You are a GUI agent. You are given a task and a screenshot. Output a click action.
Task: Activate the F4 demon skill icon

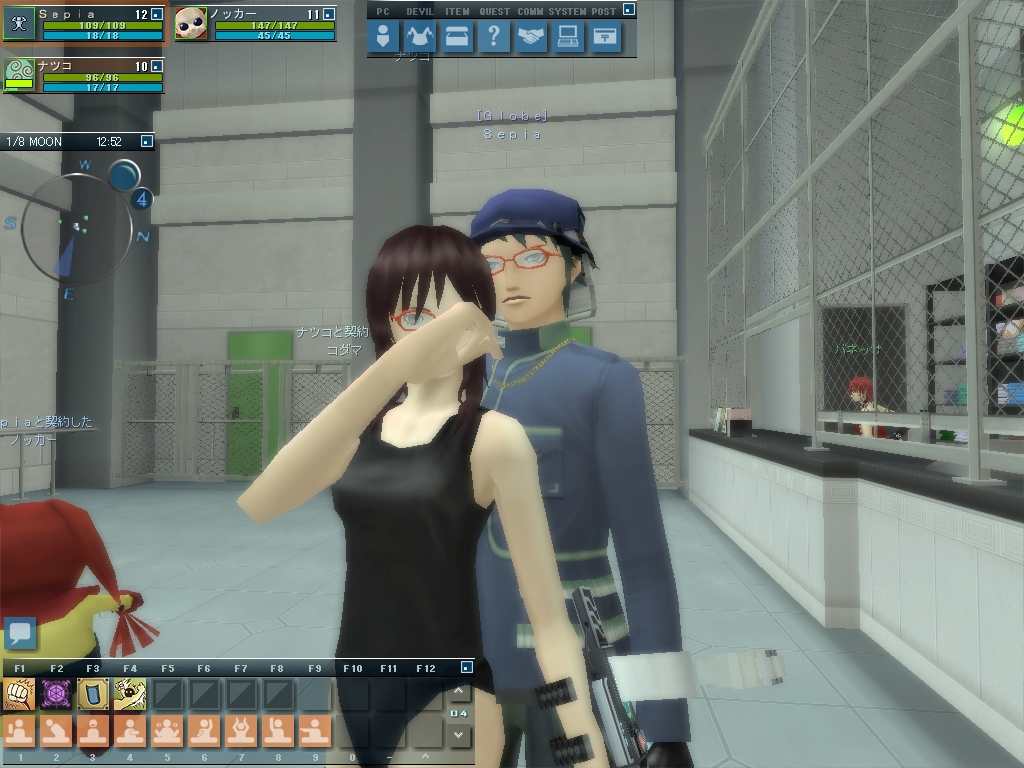click(130, 693)
